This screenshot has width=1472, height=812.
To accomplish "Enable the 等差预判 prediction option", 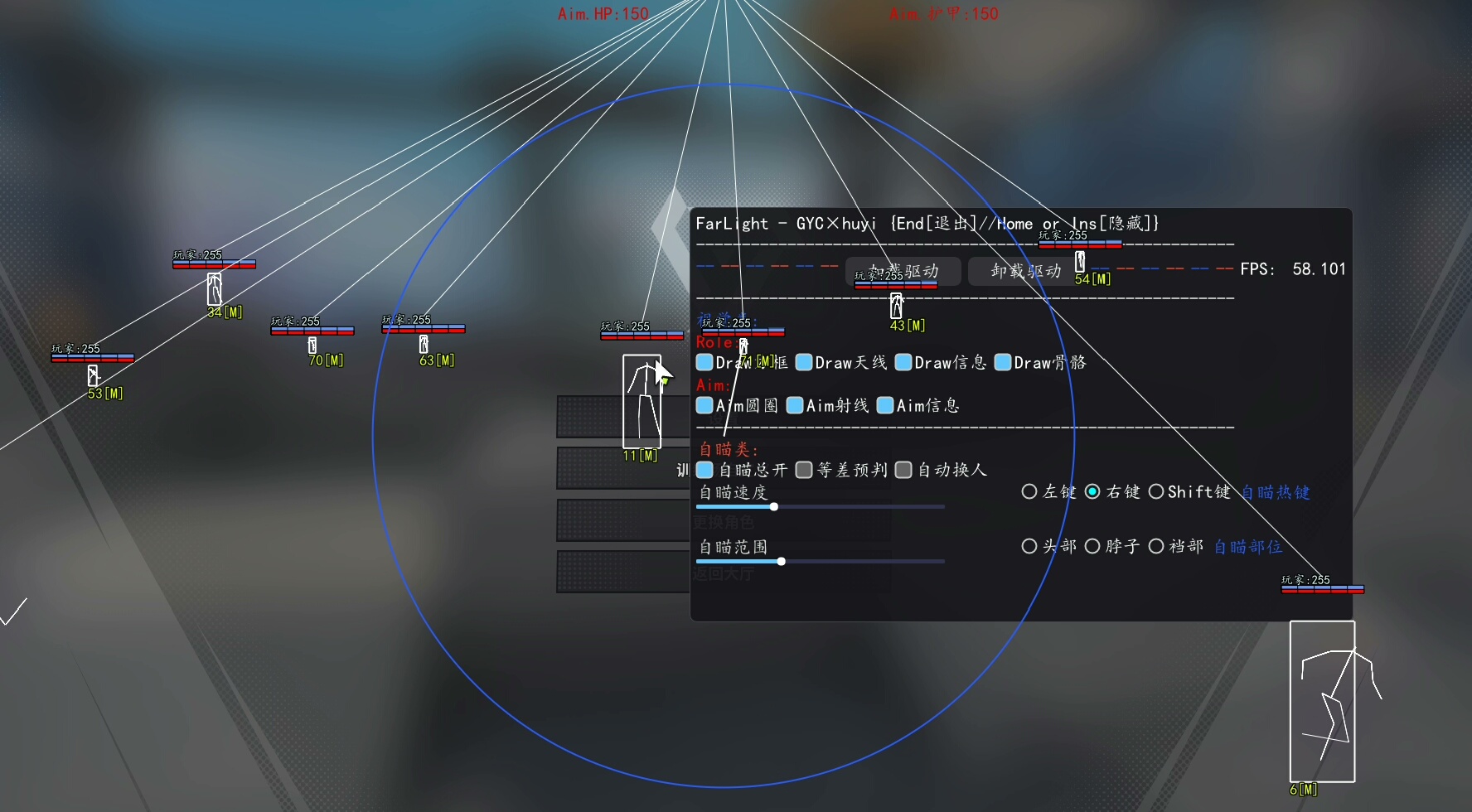I will (804, 470).
